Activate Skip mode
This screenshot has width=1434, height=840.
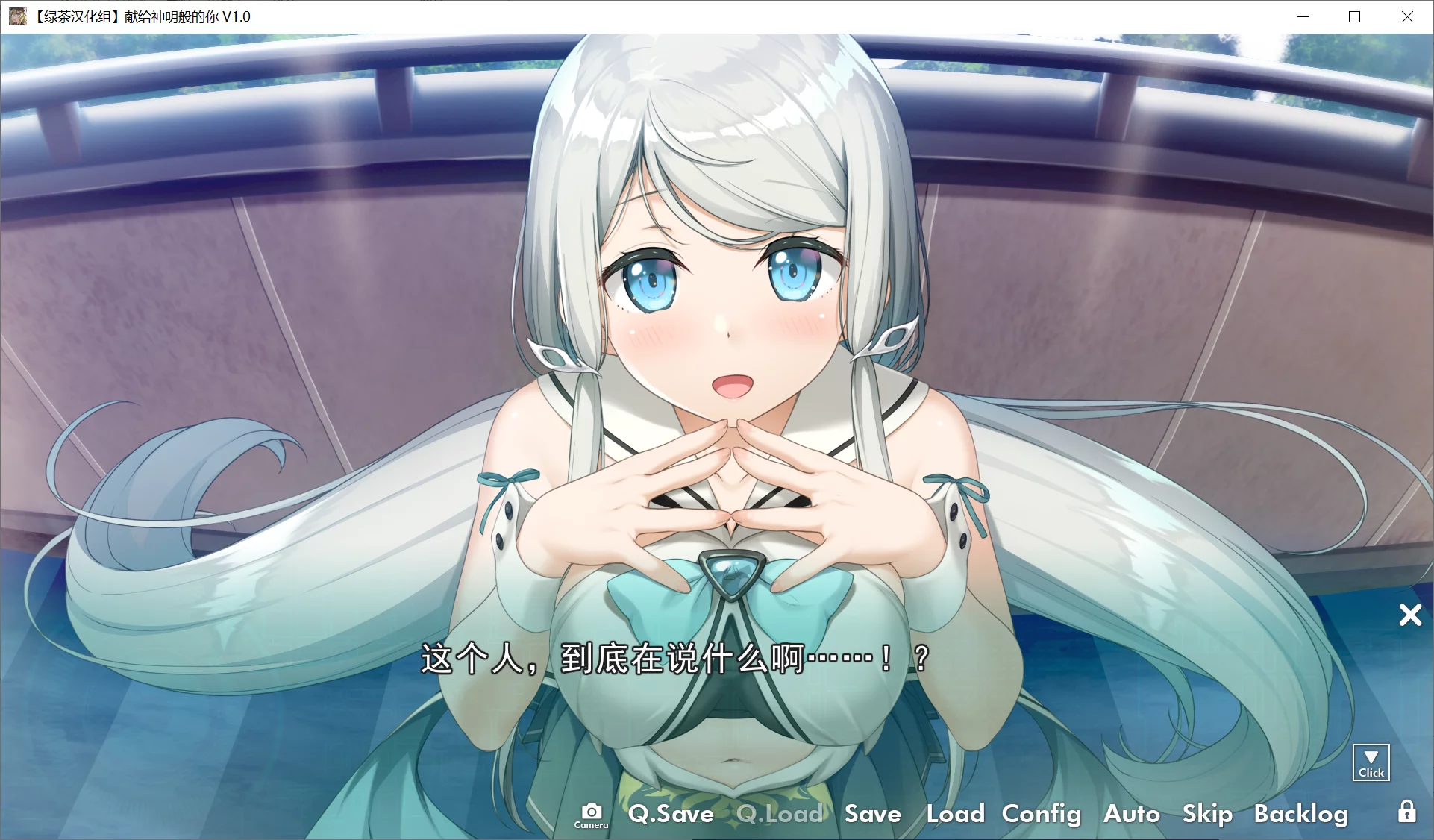1206,814
